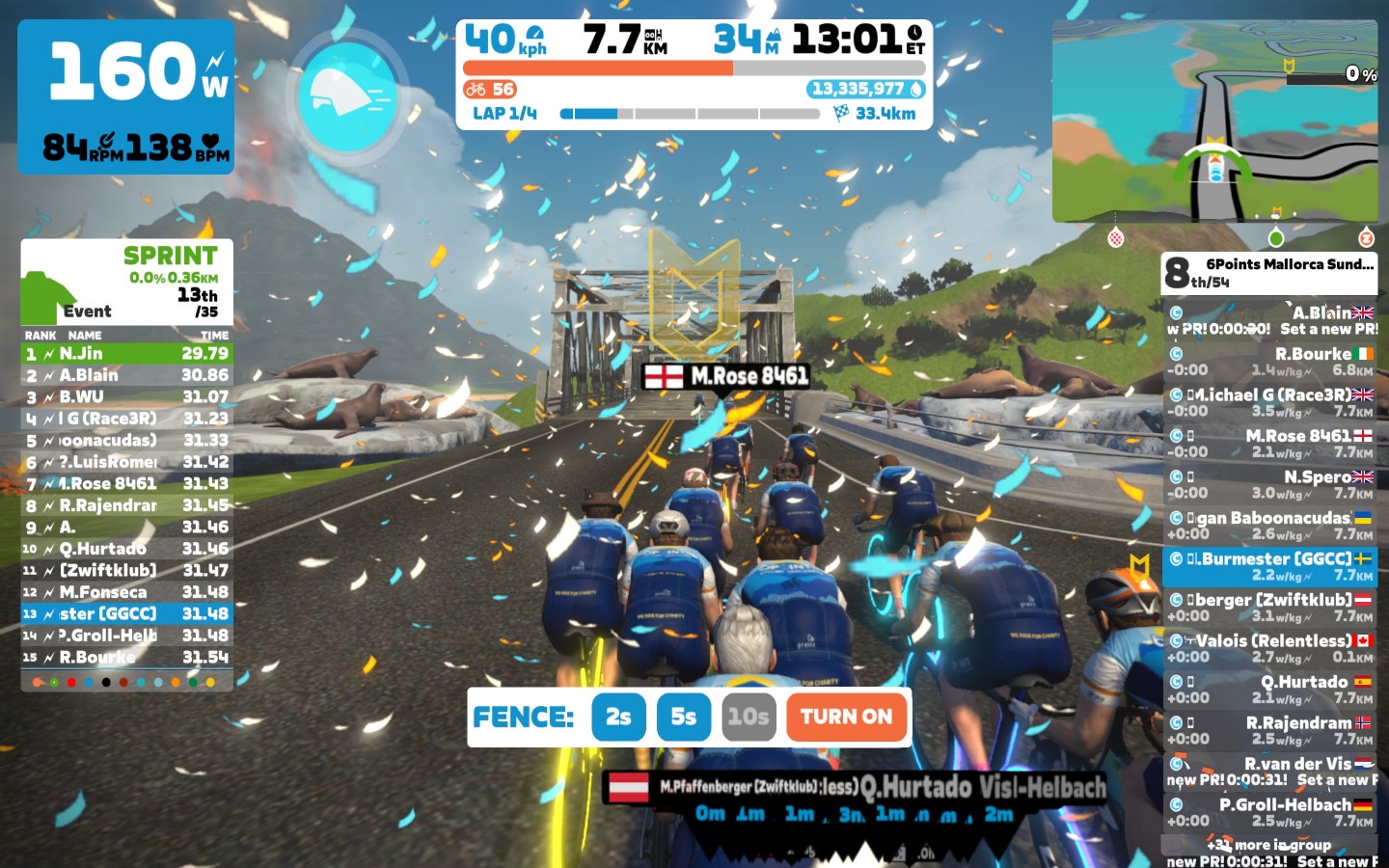
Task: Choose M.Fonseca in the sprint leaderboard
Action: click(126, 592)
